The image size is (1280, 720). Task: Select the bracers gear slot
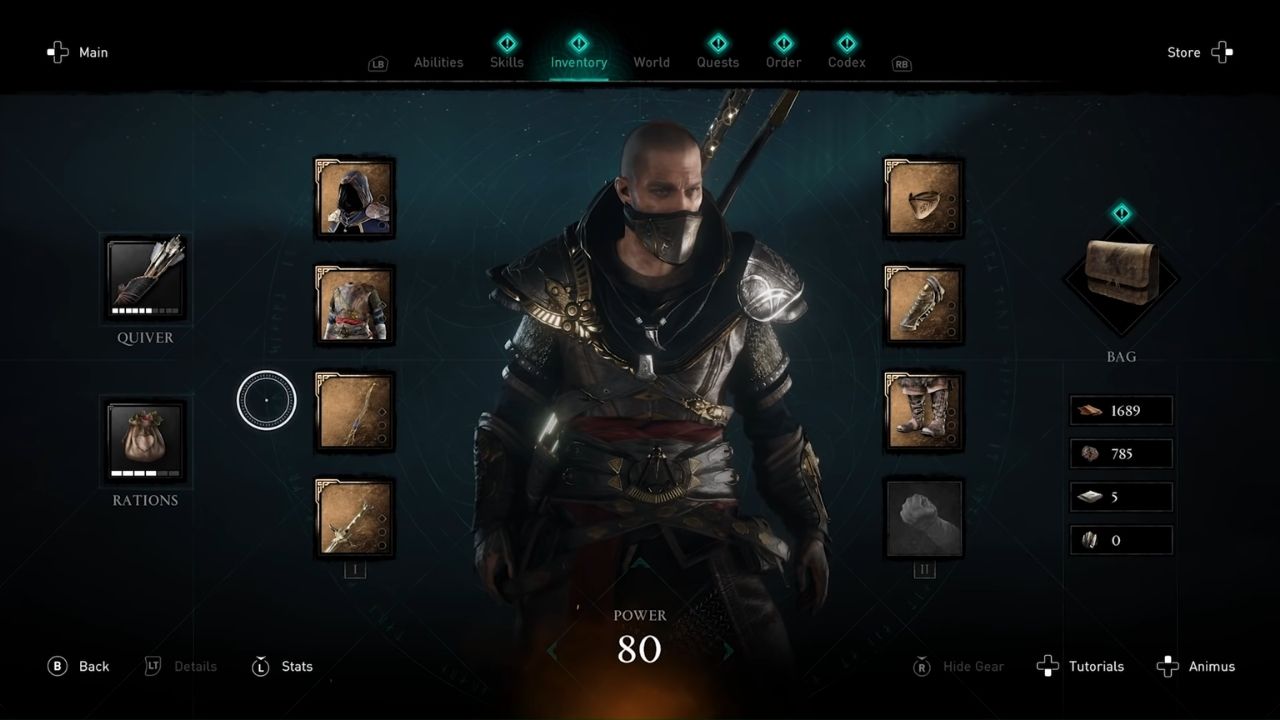click(923, 303)
